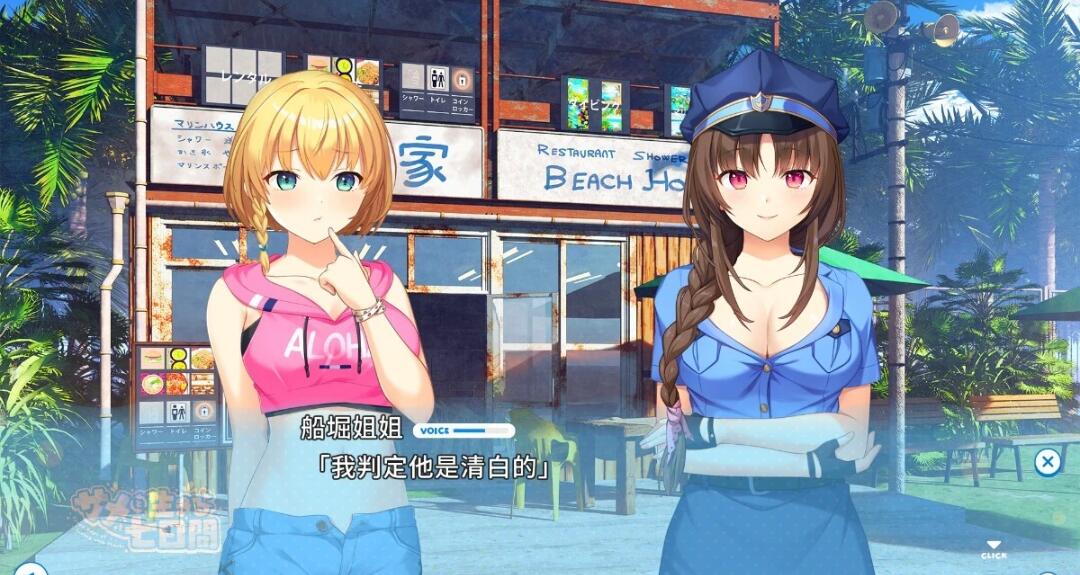The image size is (1080, 575).
Task: Close the dialogue box with the X button
Action: click(1047, 462)
